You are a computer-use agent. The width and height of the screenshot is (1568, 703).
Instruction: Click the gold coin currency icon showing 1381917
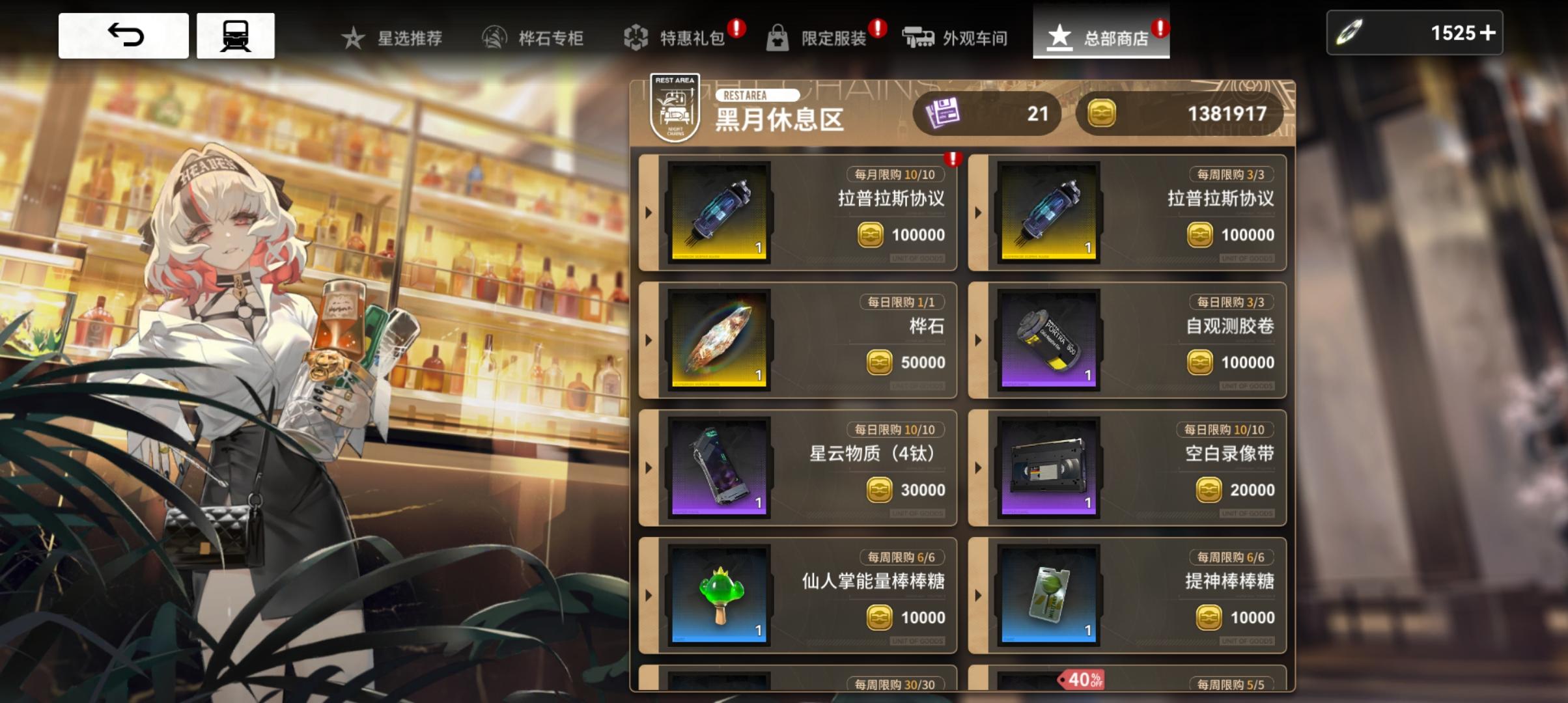[1104, 113]
